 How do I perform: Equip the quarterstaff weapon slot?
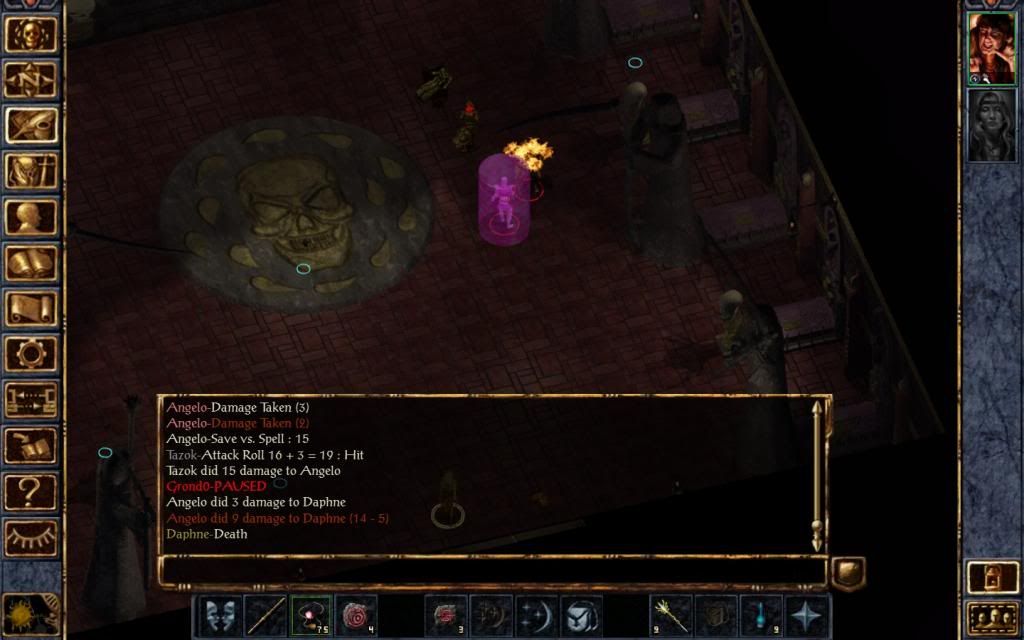click(x=266, y=616)
